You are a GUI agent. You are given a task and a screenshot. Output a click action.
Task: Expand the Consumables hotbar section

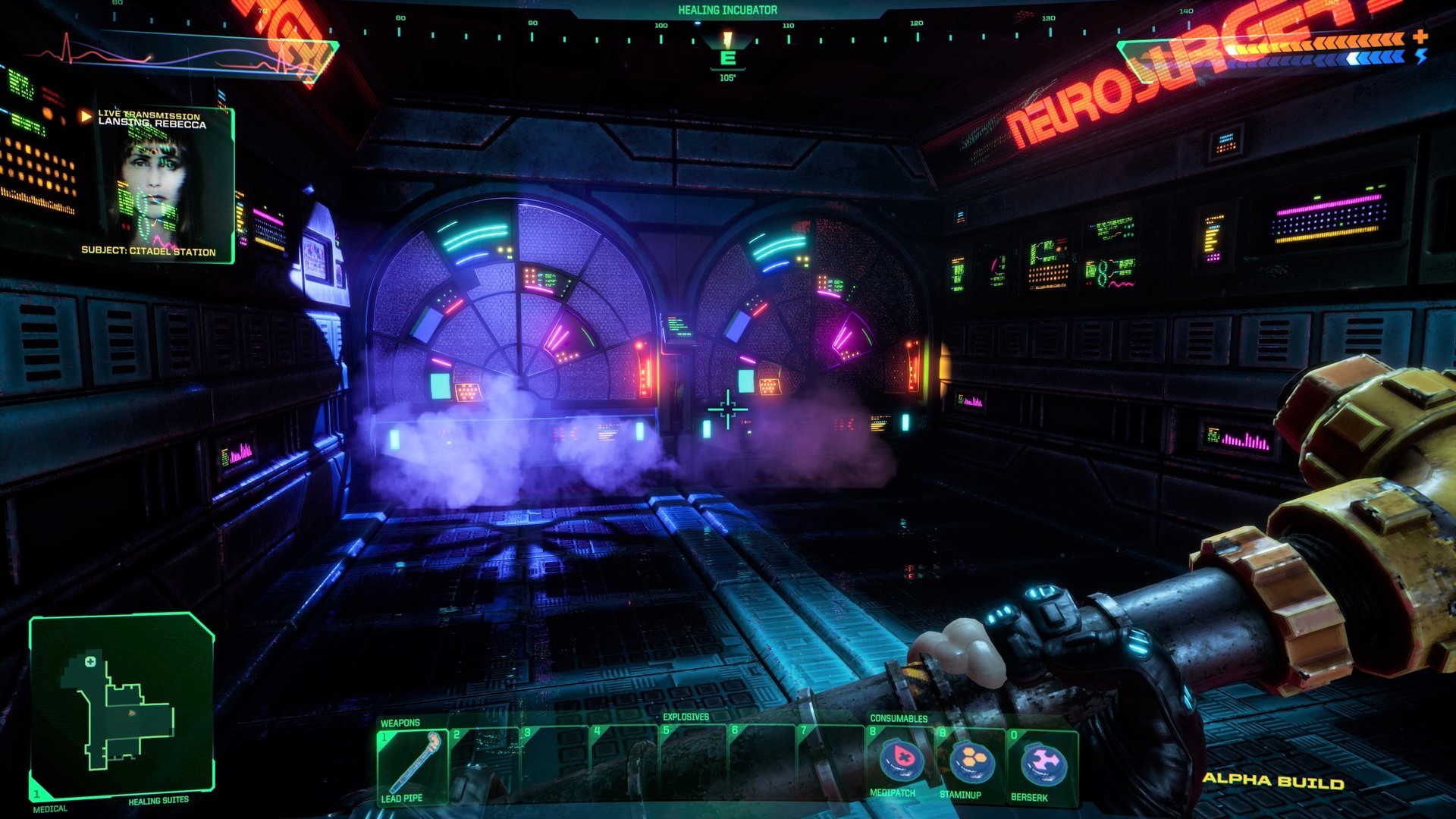tap(899, 717)
